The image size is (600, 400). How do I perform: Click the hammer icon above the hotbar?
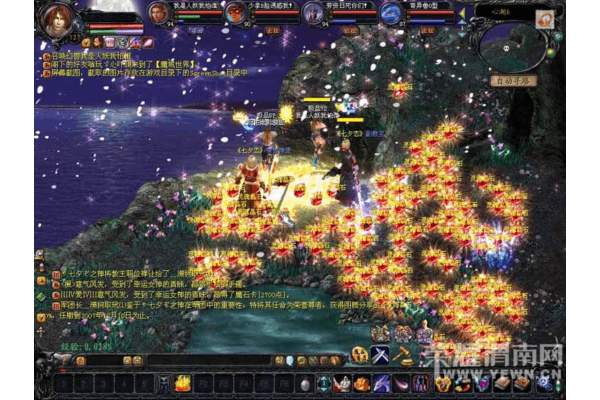[x=404, y=354]
